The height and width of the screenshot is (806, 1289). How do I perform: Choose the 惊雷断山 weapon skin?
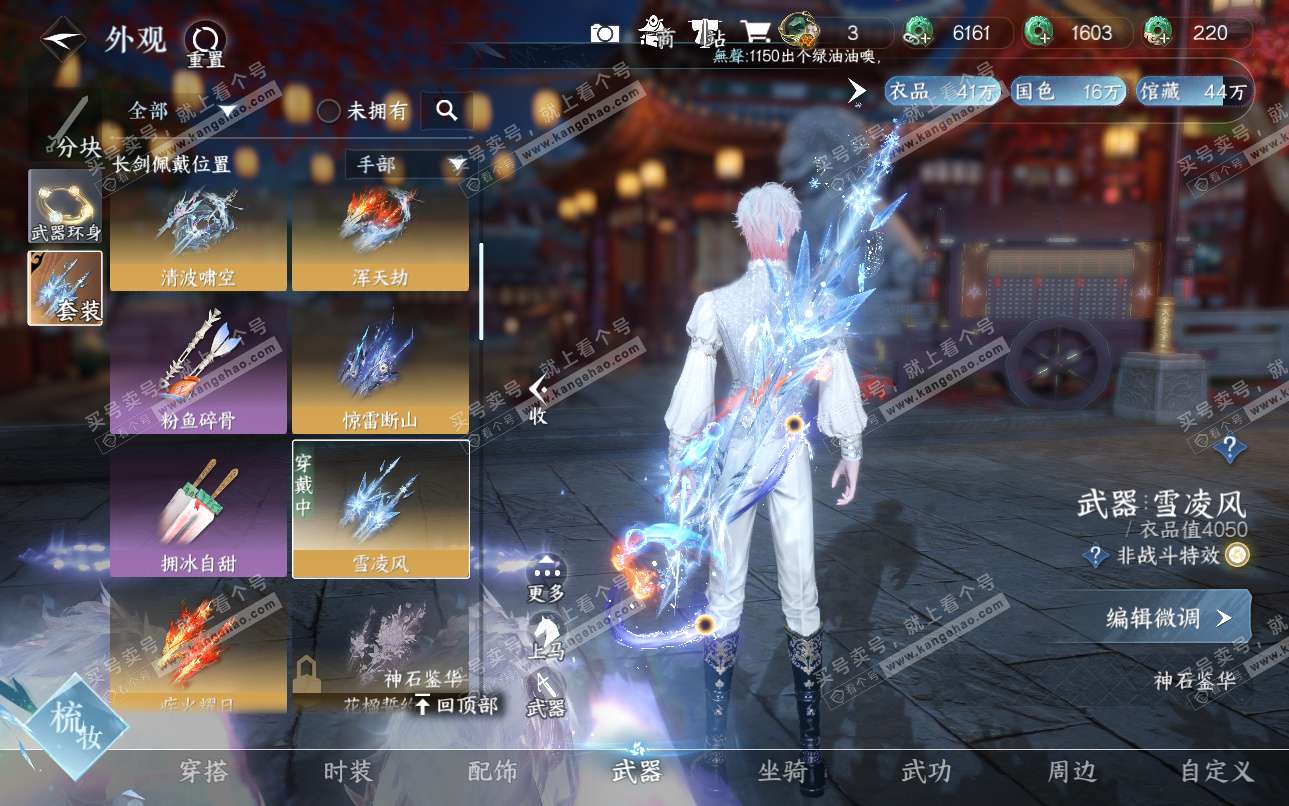tap(380, 370)
